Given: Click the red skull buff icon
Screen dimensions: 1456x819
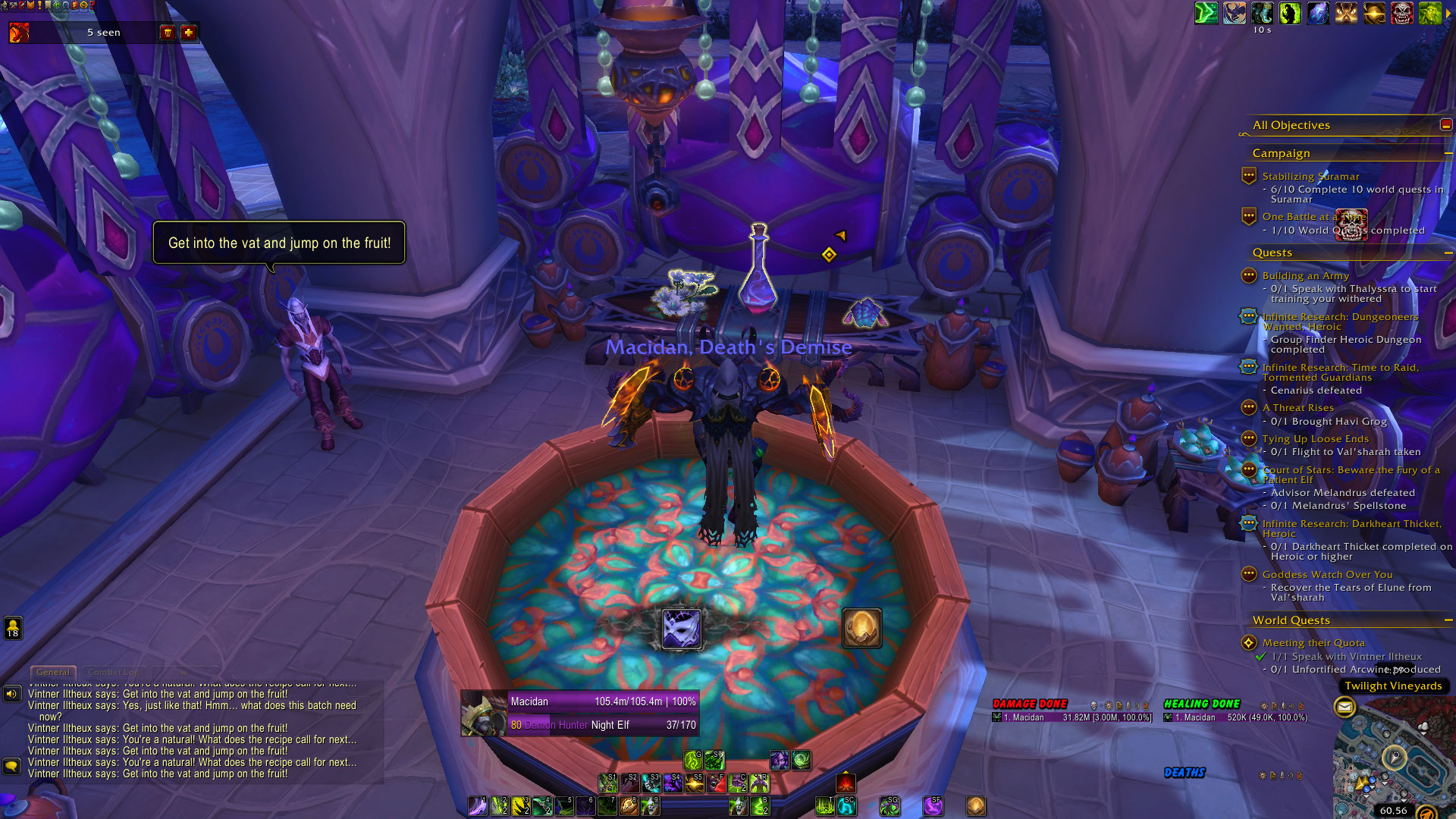Looking at the screenshot, I should point(1401,13).
